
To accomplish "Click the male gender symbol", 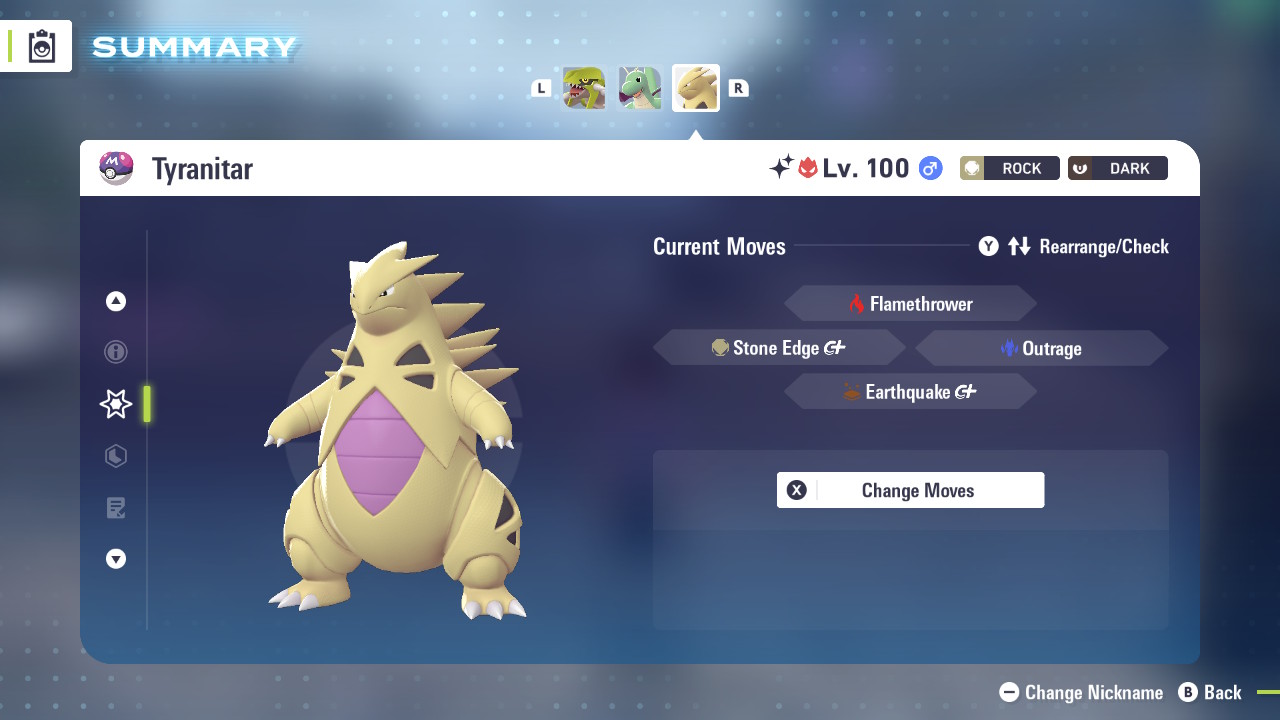I will point(929,168).
